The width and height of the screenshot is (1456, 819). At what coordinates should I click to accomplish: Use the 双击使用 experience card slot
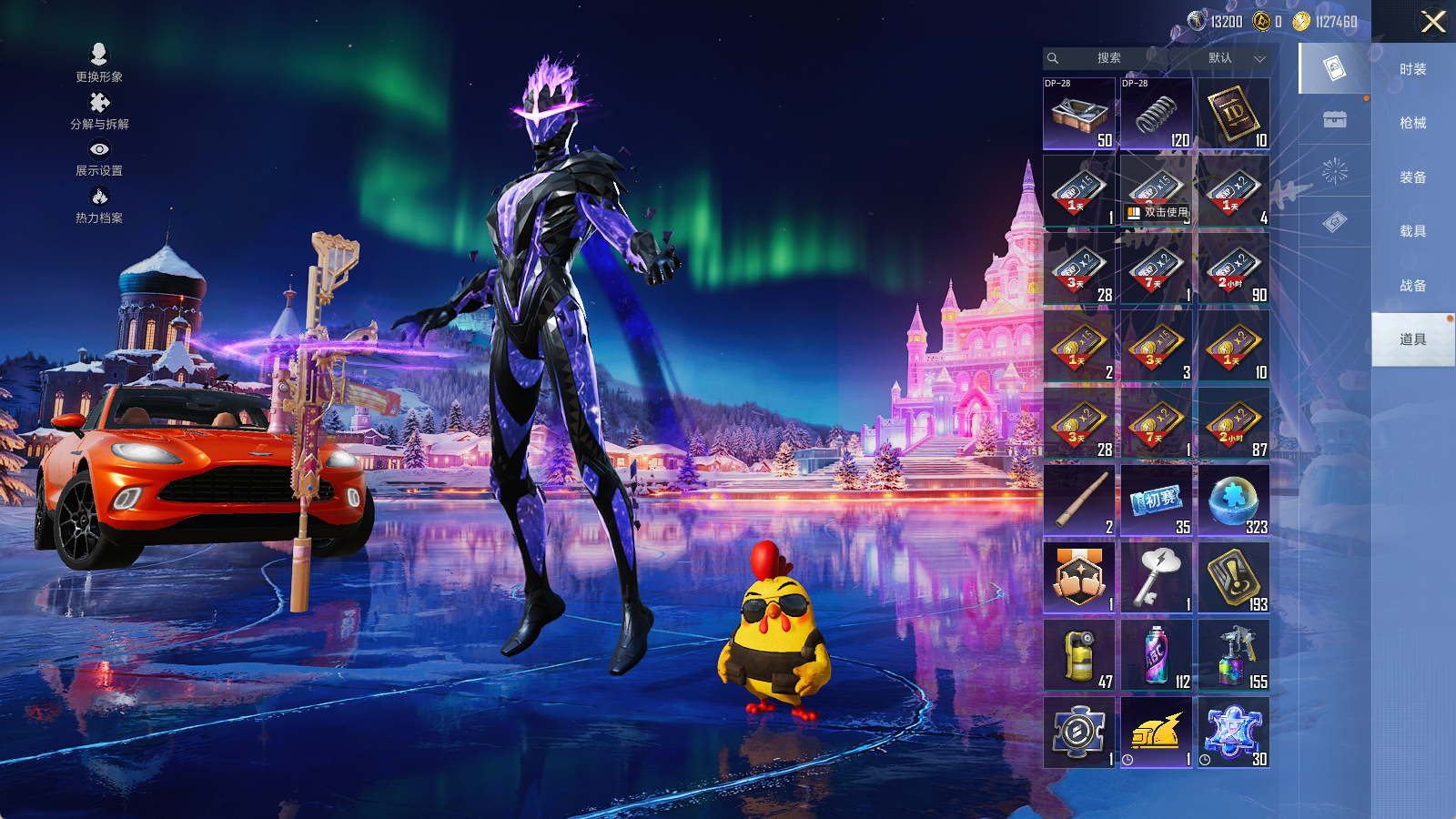tap(1156, 191)
